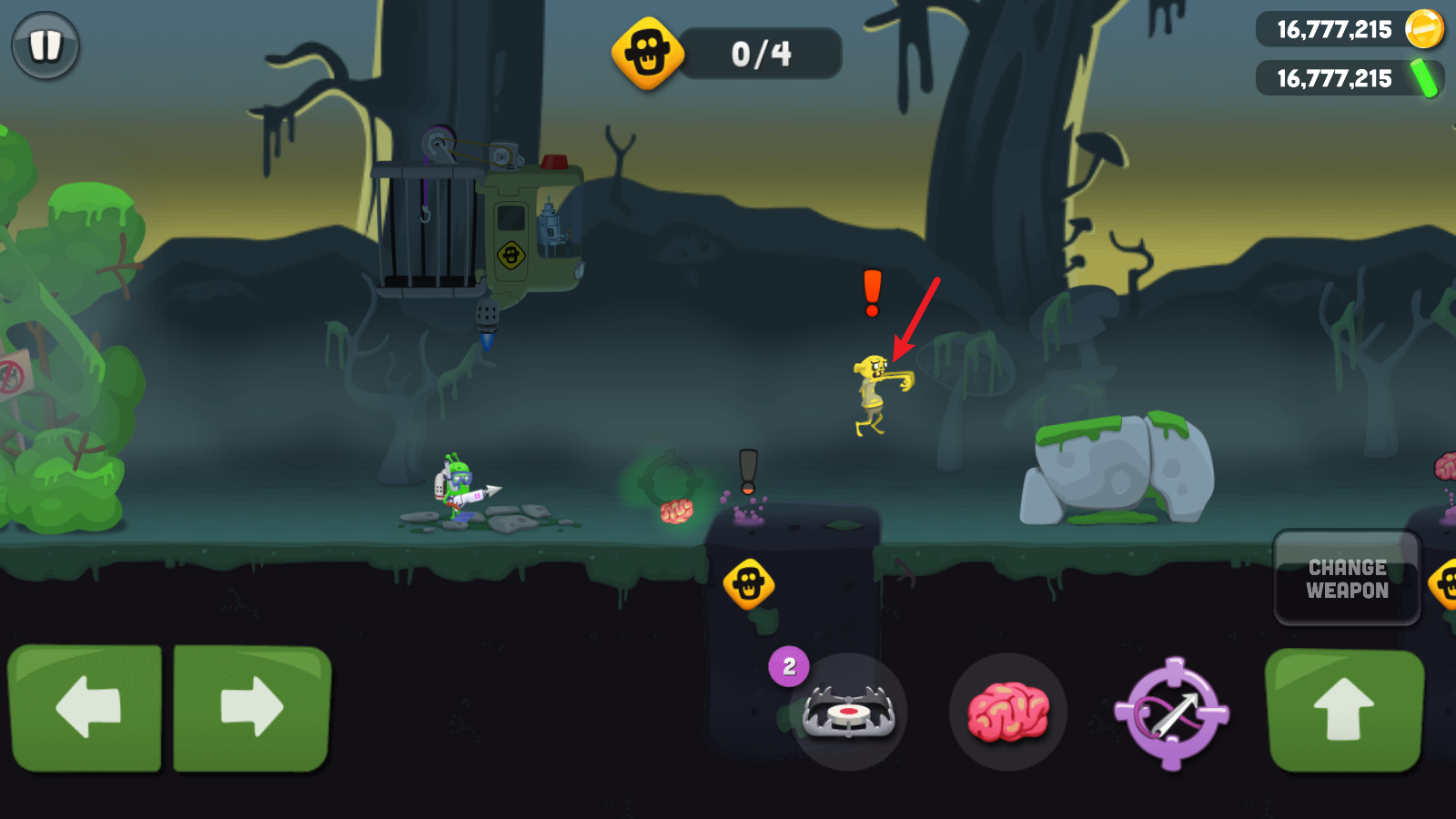The height and width of the screenshot is (819, 1456).
Task: Tap the Change Weapon button
Action: tap(1347, 579)
